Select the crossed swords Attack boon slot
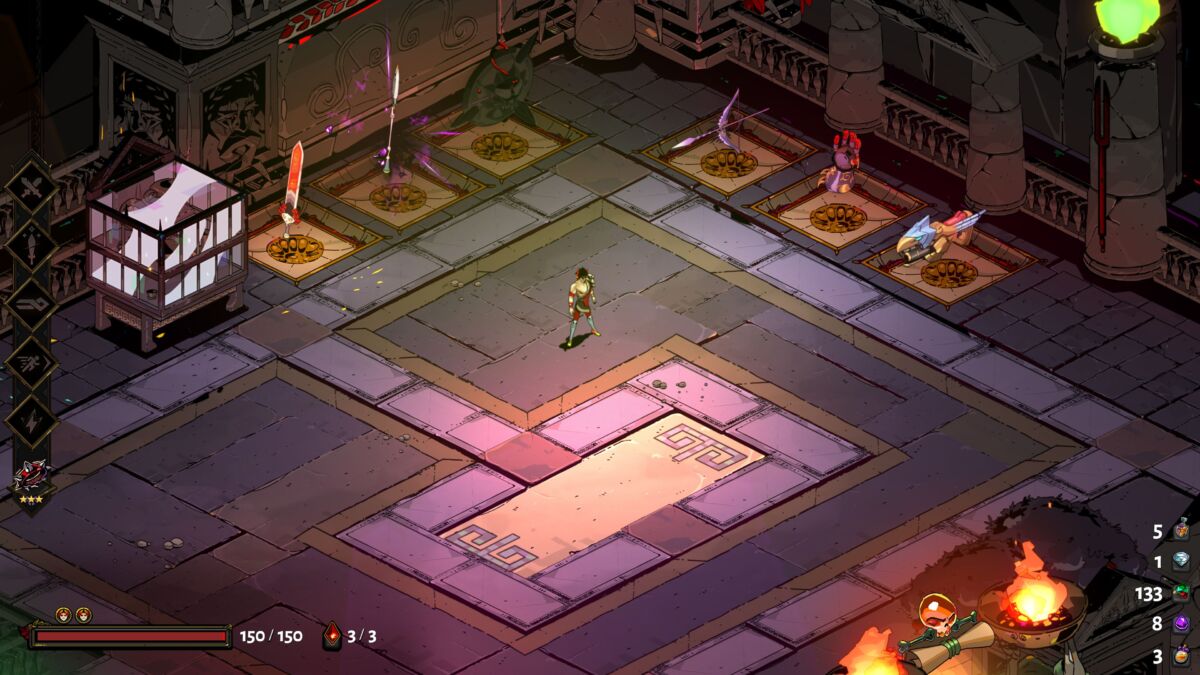 [x=31, y=186]
